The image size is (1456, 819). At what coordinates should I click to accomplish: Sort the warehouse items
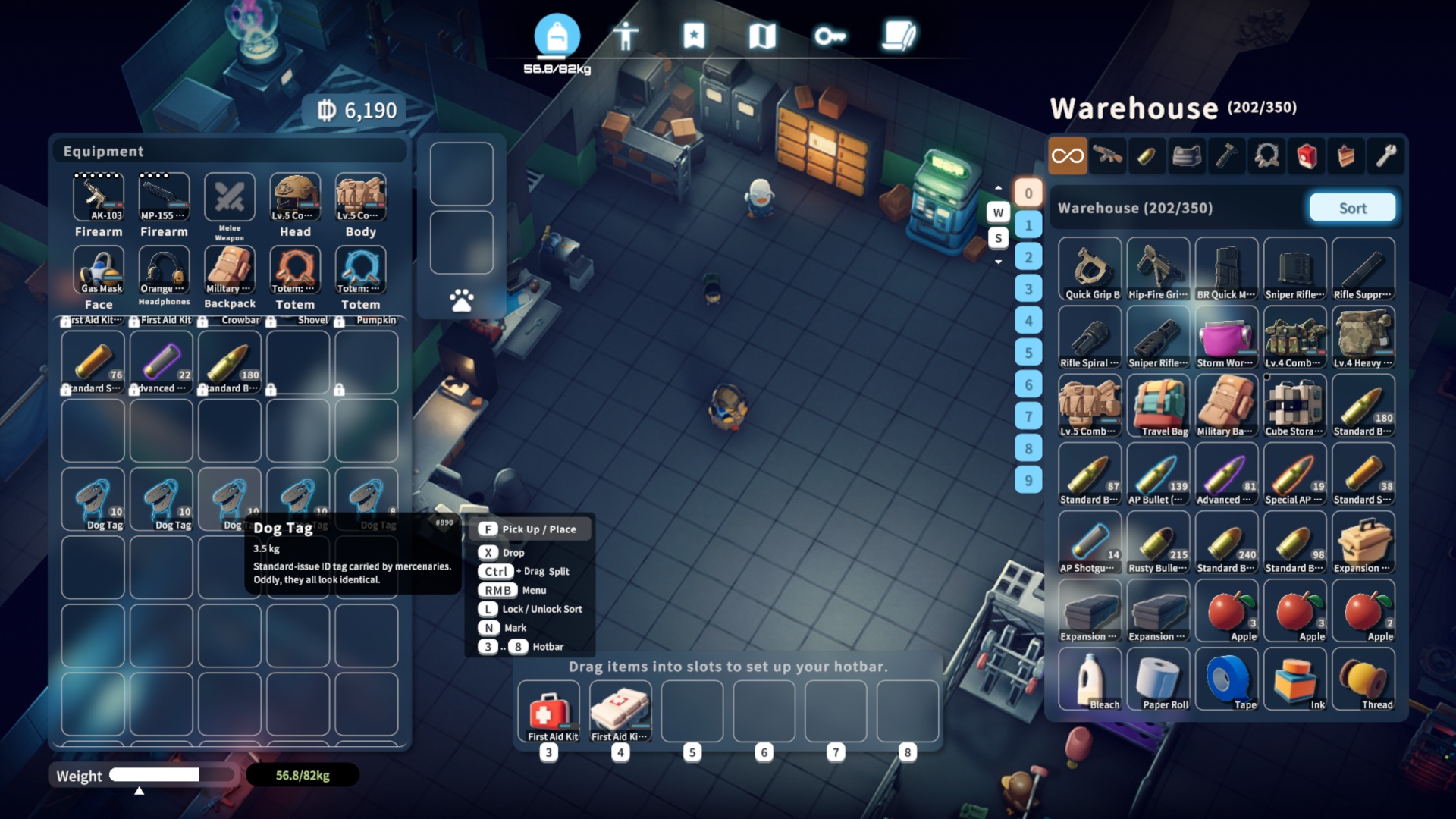coord(1352,208)
